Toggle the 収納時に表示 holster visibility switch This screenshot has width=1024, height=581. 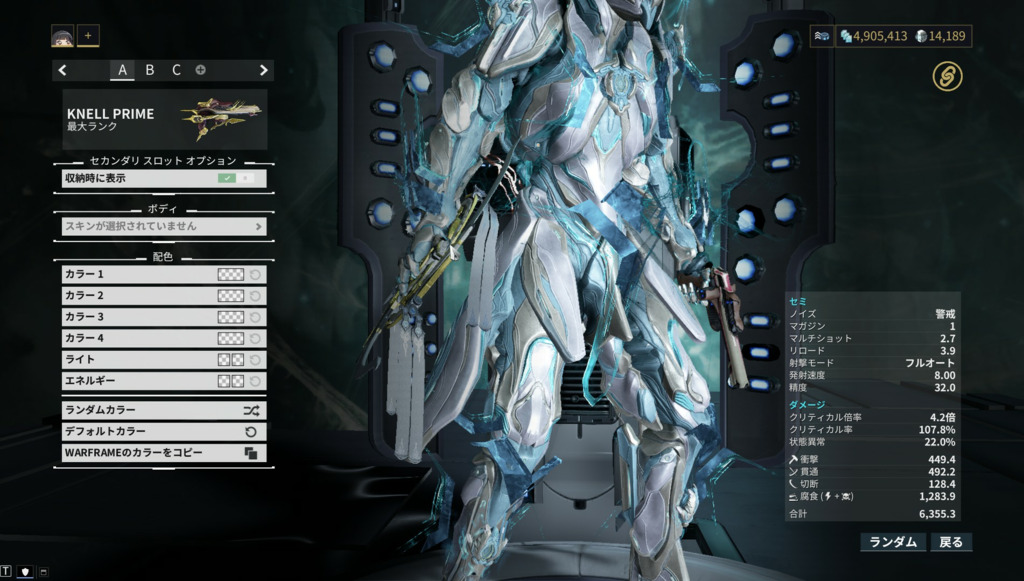tap(237, 178)
